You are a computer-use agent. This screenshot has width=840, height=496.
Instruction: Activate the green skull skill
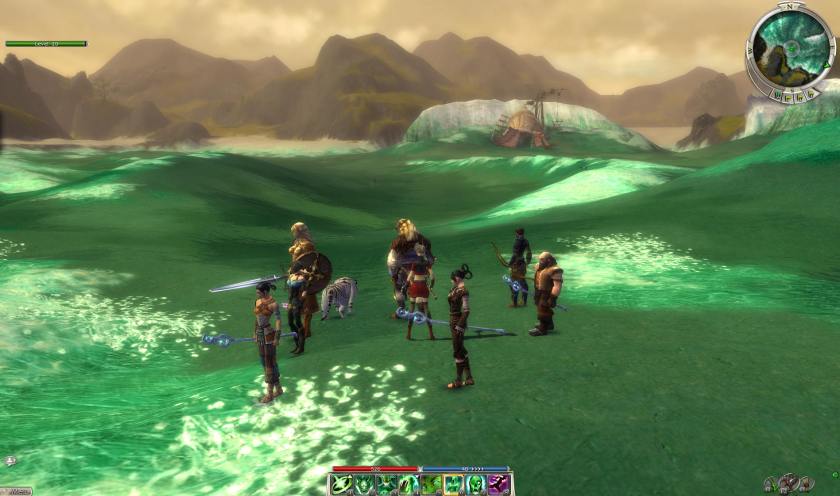(476, 484)
